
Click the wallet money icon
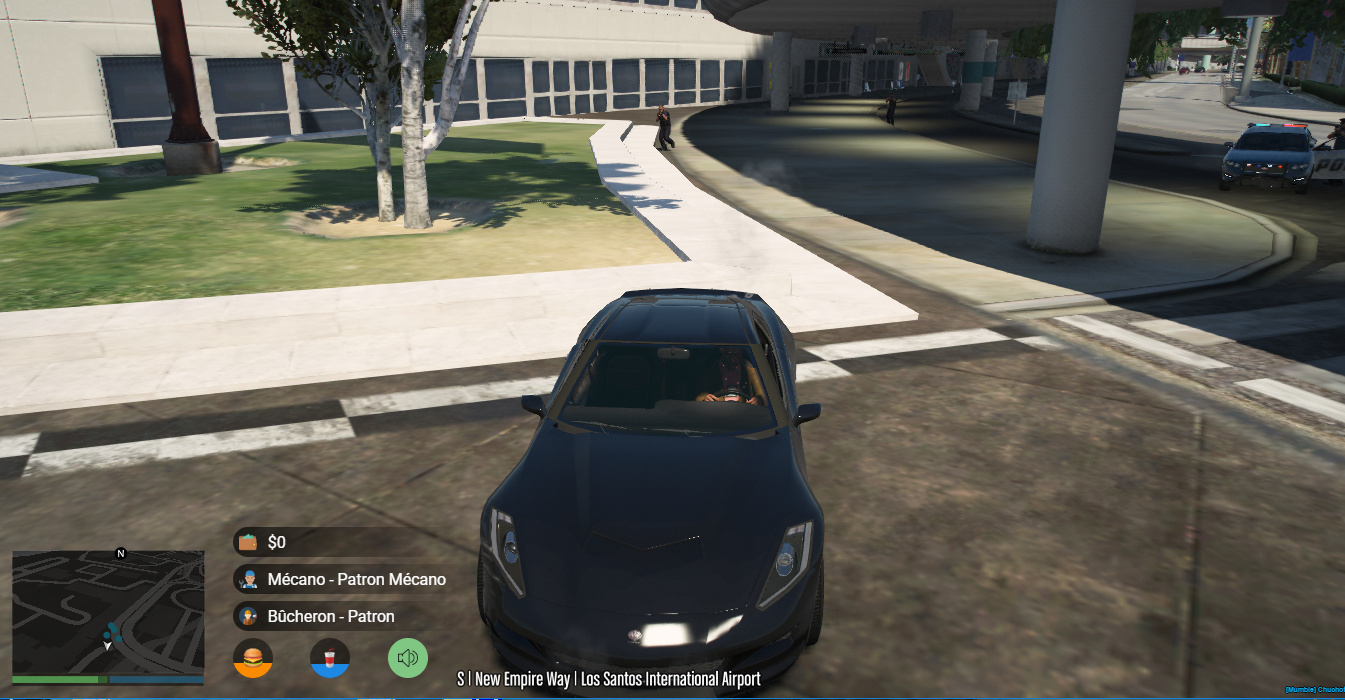(248, 542)
